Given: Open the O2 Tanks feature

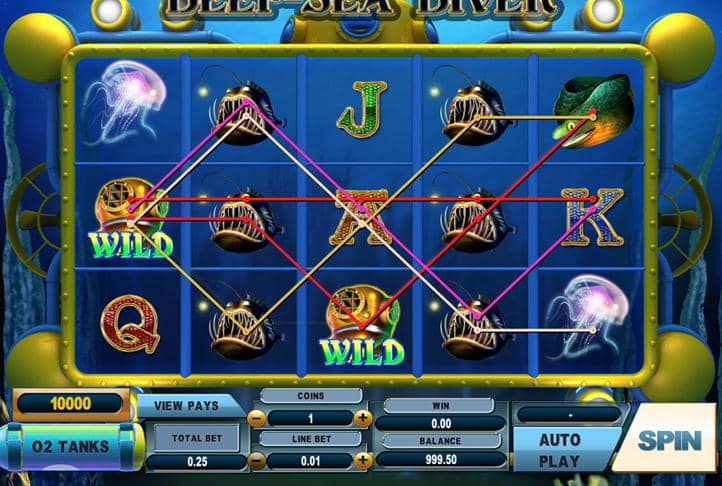Looking at the screenshot, I should [71, 446].
